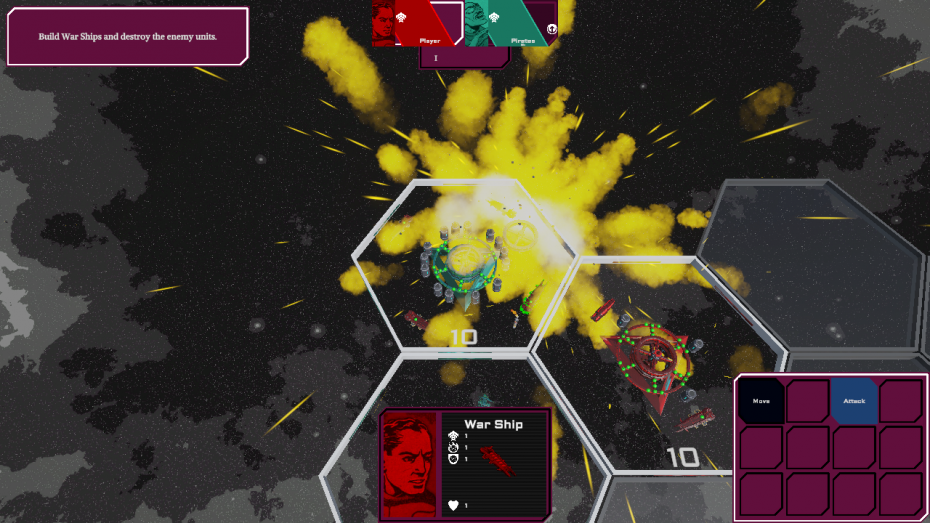The image size is (930, 523).
Task: Click the War Ship commander portrait
Action: (x=409, y=463)
